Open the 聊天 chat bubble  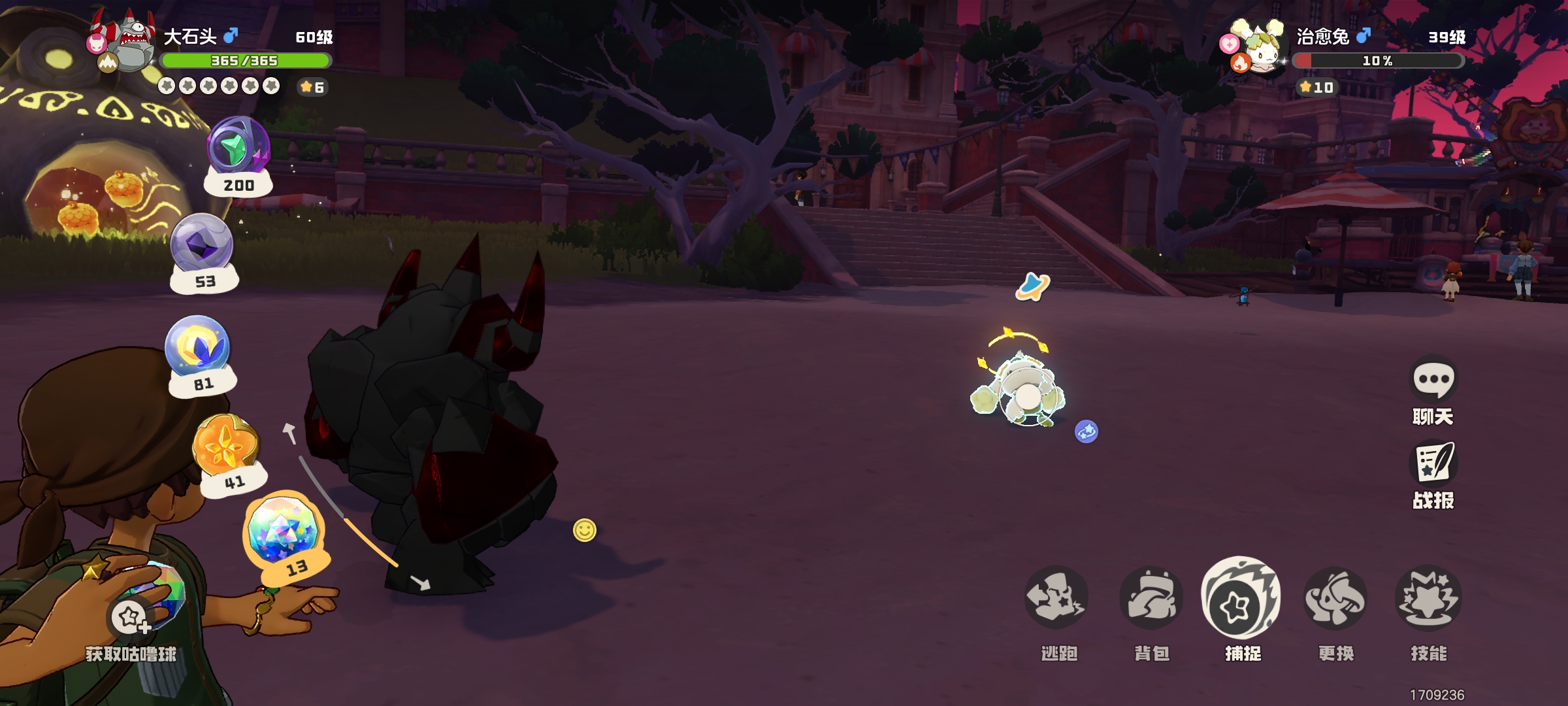(1433, 379)
